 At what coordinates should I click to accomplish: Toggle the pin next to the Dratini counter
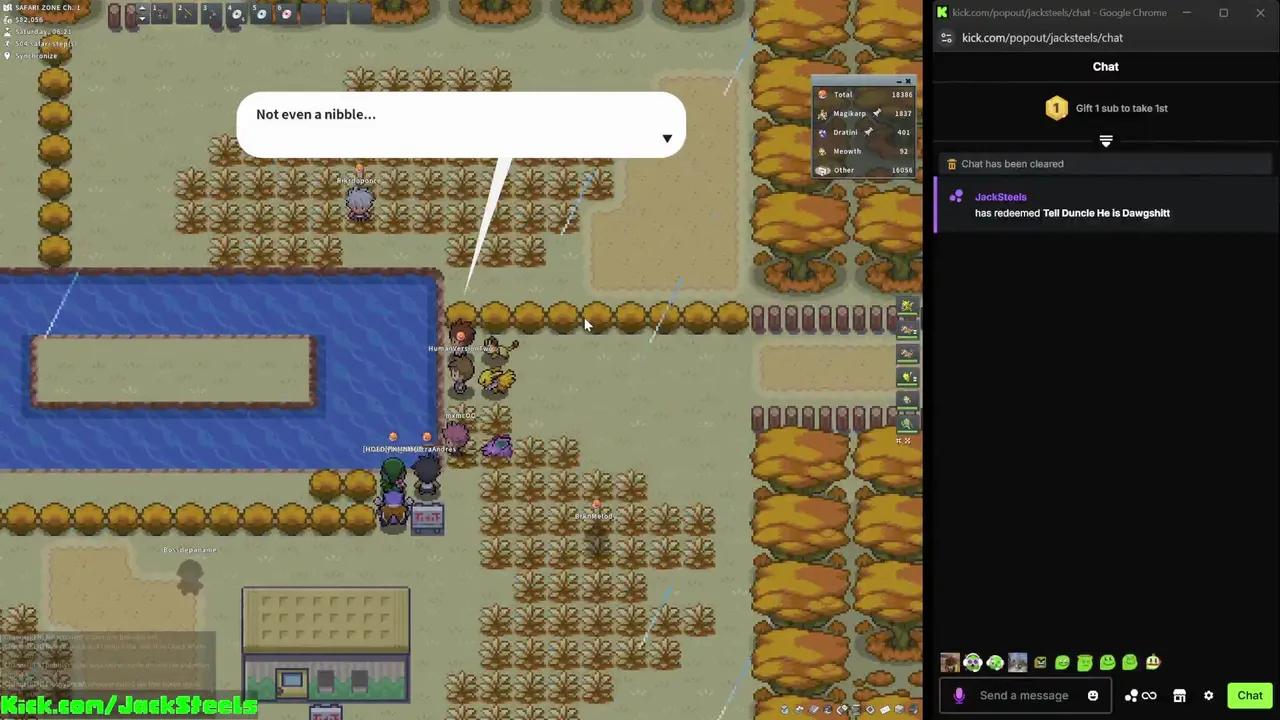pyautogui.click(x=868, y=131)
